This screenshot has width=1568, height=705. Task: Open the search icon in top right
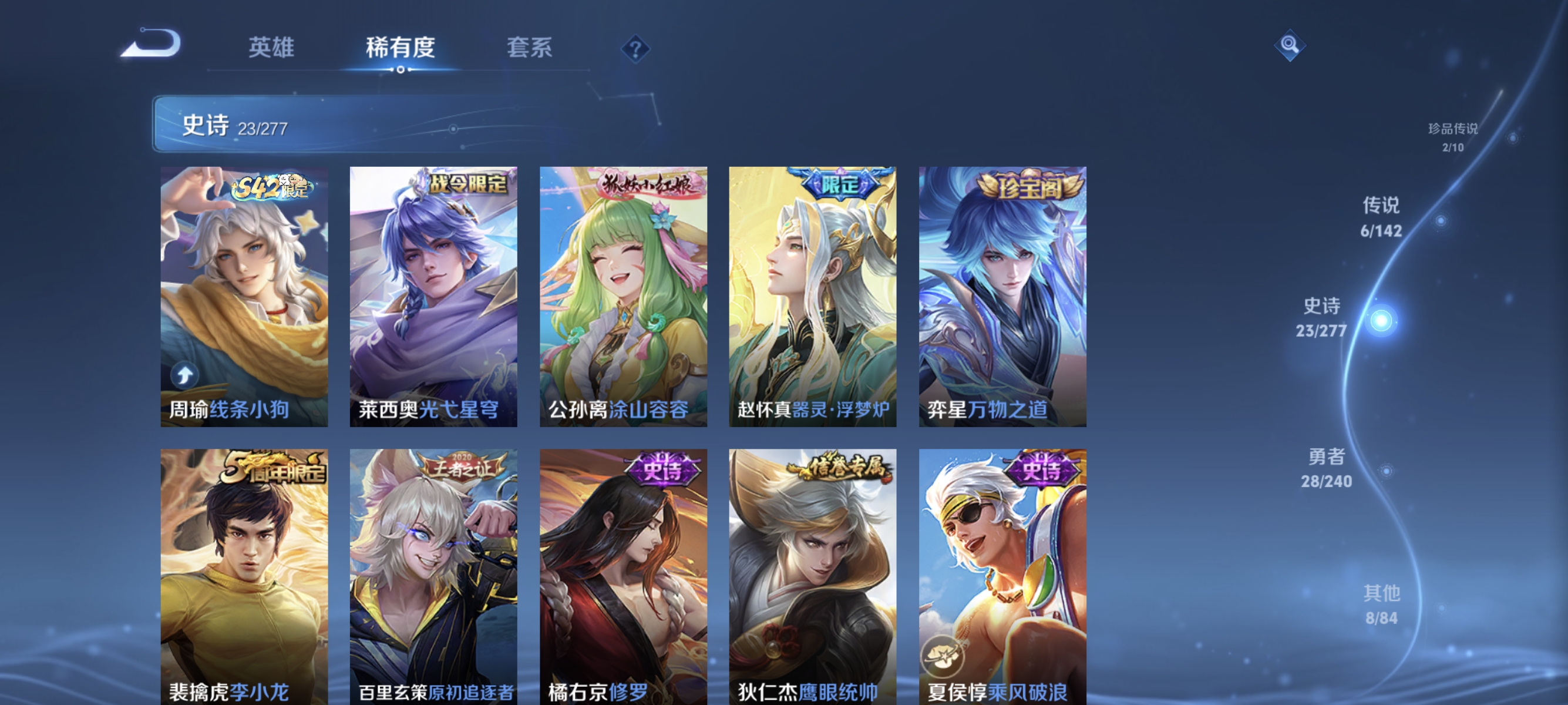[x=1290, y=46]
